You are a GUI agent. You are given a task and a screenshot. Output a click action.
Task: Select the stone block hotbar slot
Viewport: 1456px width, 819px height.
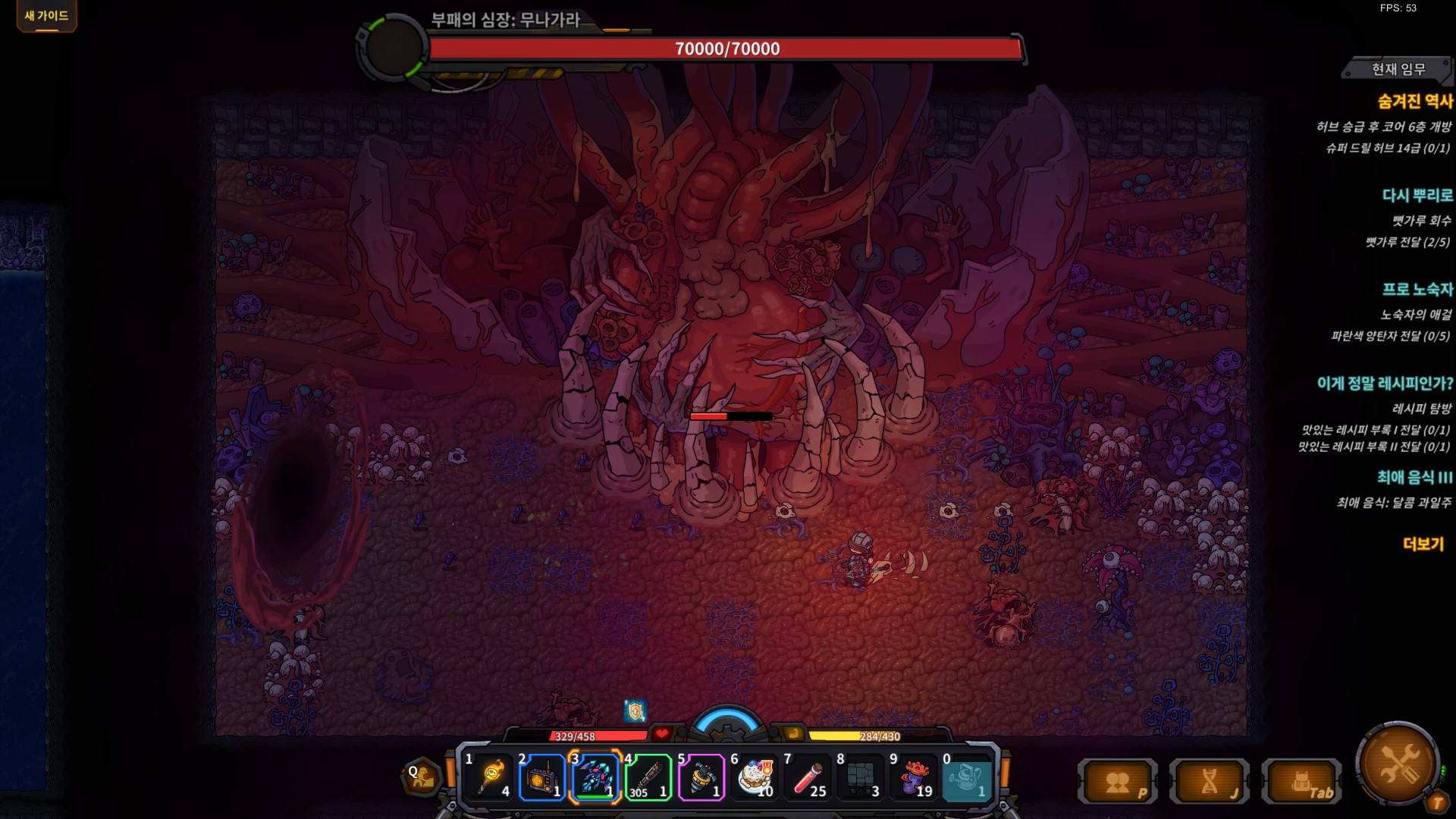[861, 777]
